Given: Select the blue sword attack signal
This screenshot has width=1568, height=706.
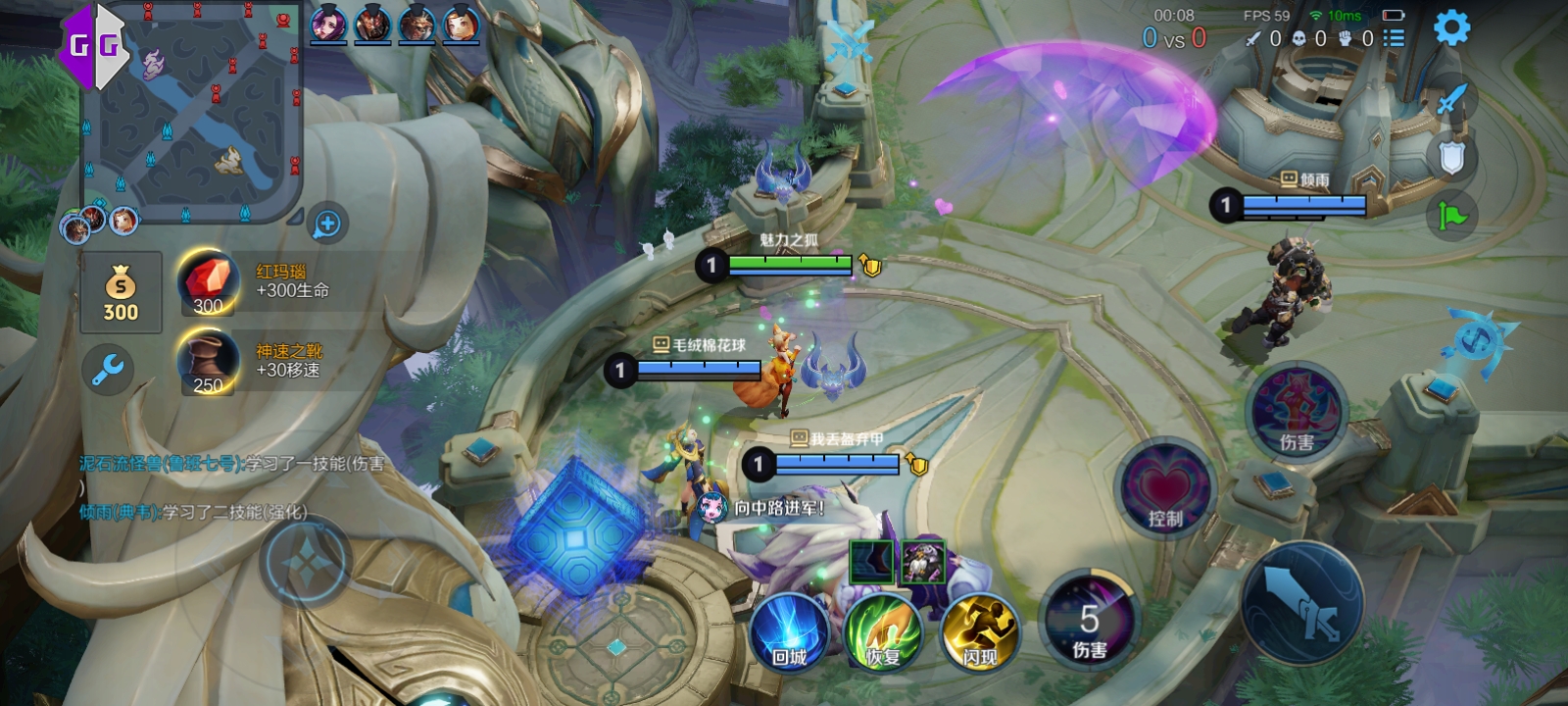Looking at the screenshot, I should point(1451,99).
